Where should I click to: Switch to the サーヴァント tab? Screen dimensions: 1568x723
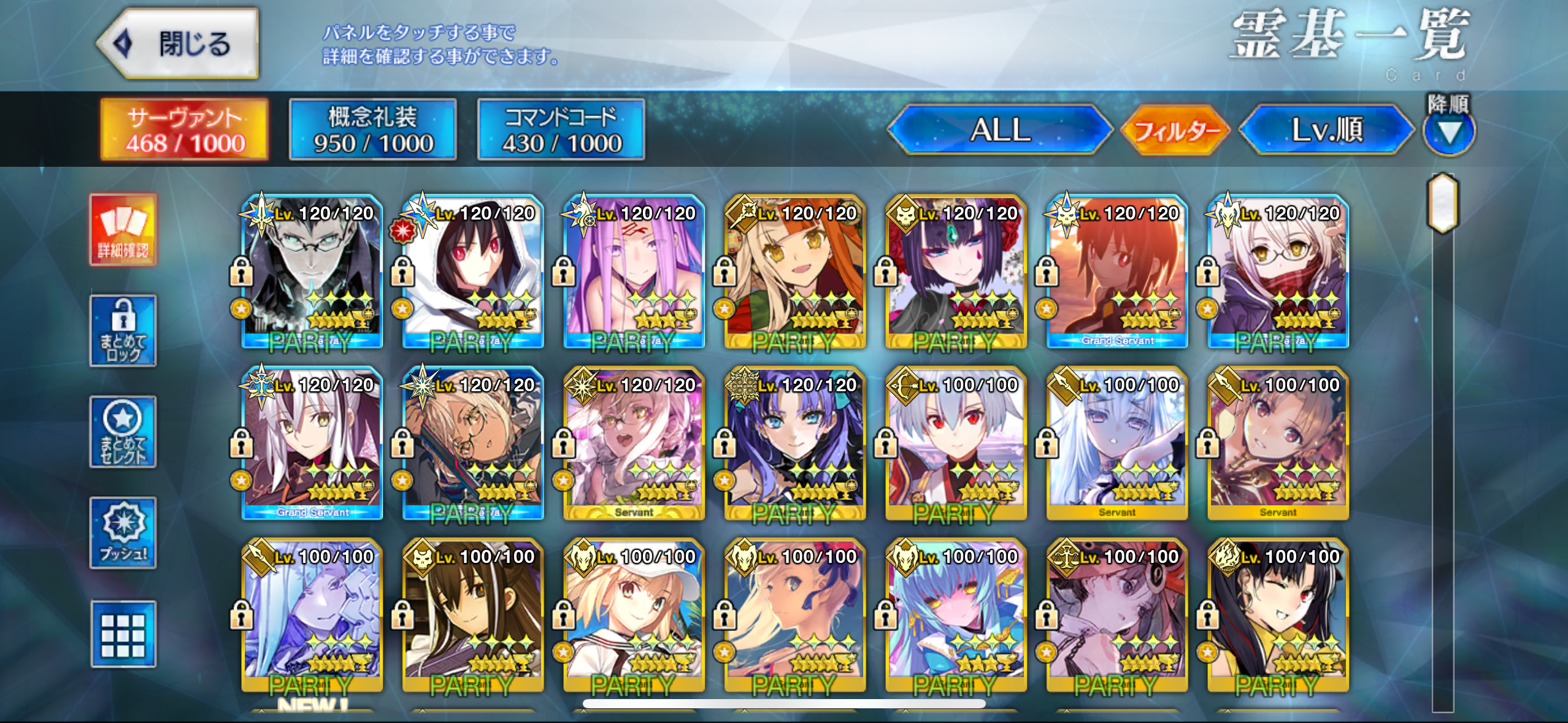(x=185, y=130)
